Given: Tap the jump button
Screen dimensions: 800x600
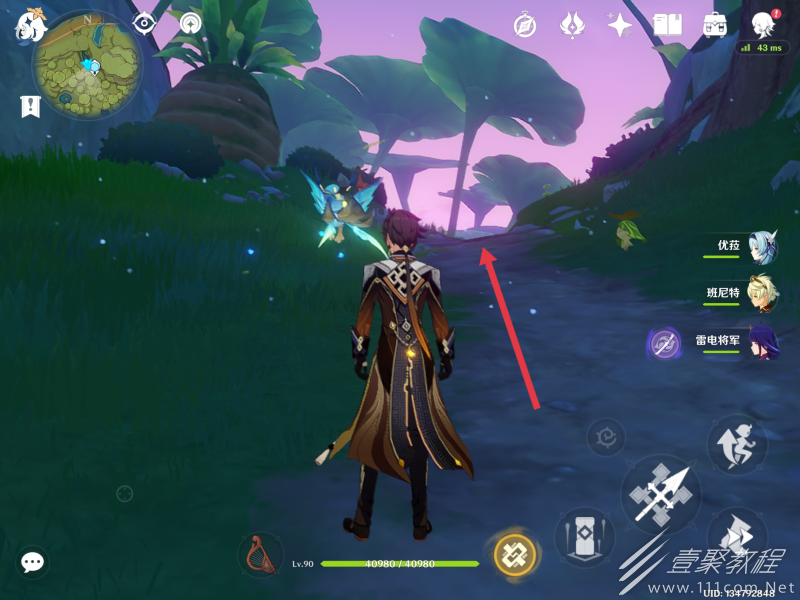Looking at the screenshot, I should [x=737, y=444].
